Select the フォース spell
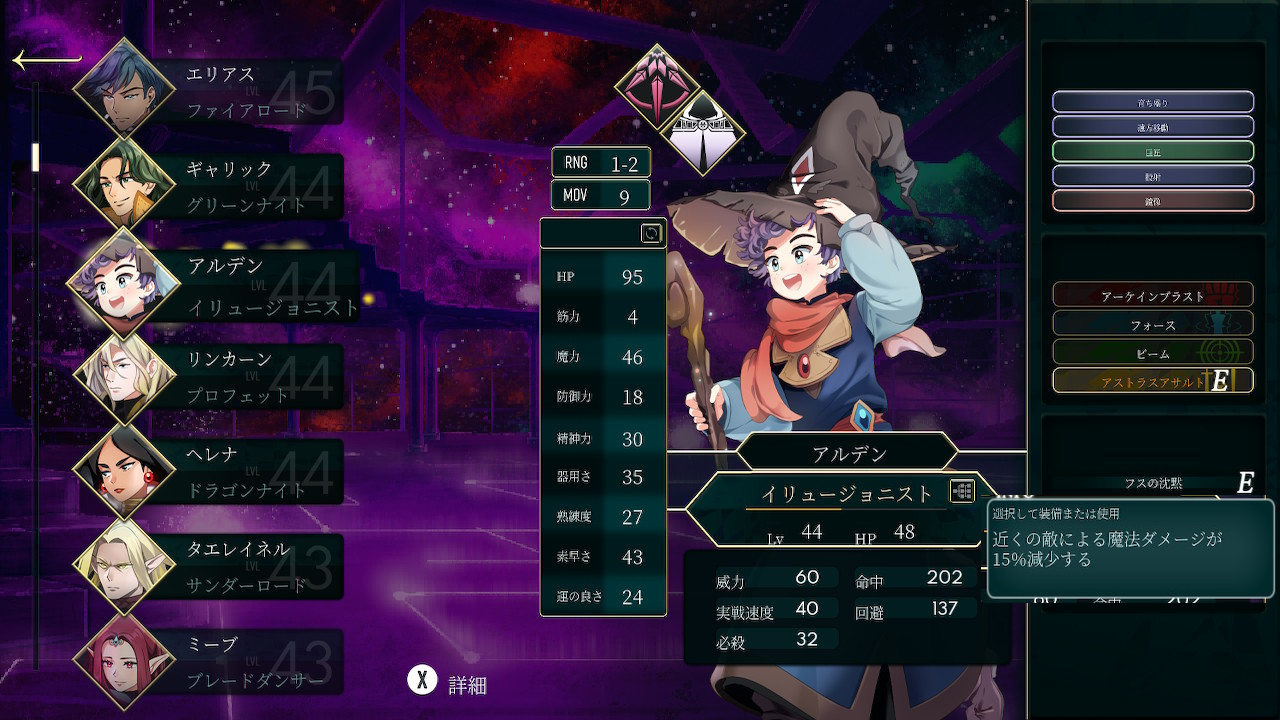The width and height of the screenshot is (1280, 720). coord(1152,323)
